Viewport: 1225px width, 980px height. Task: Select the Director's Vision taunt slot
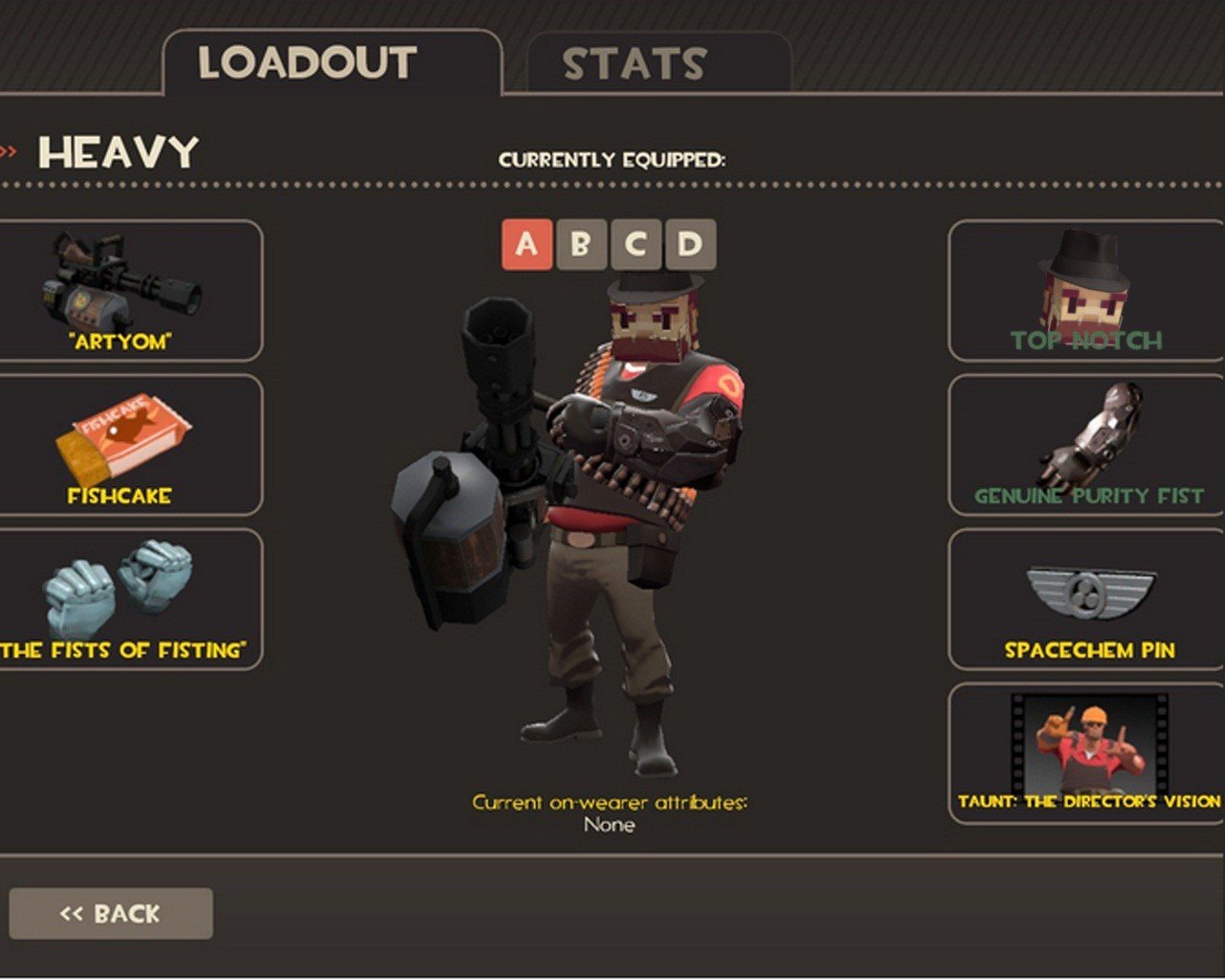[1086, 753]
